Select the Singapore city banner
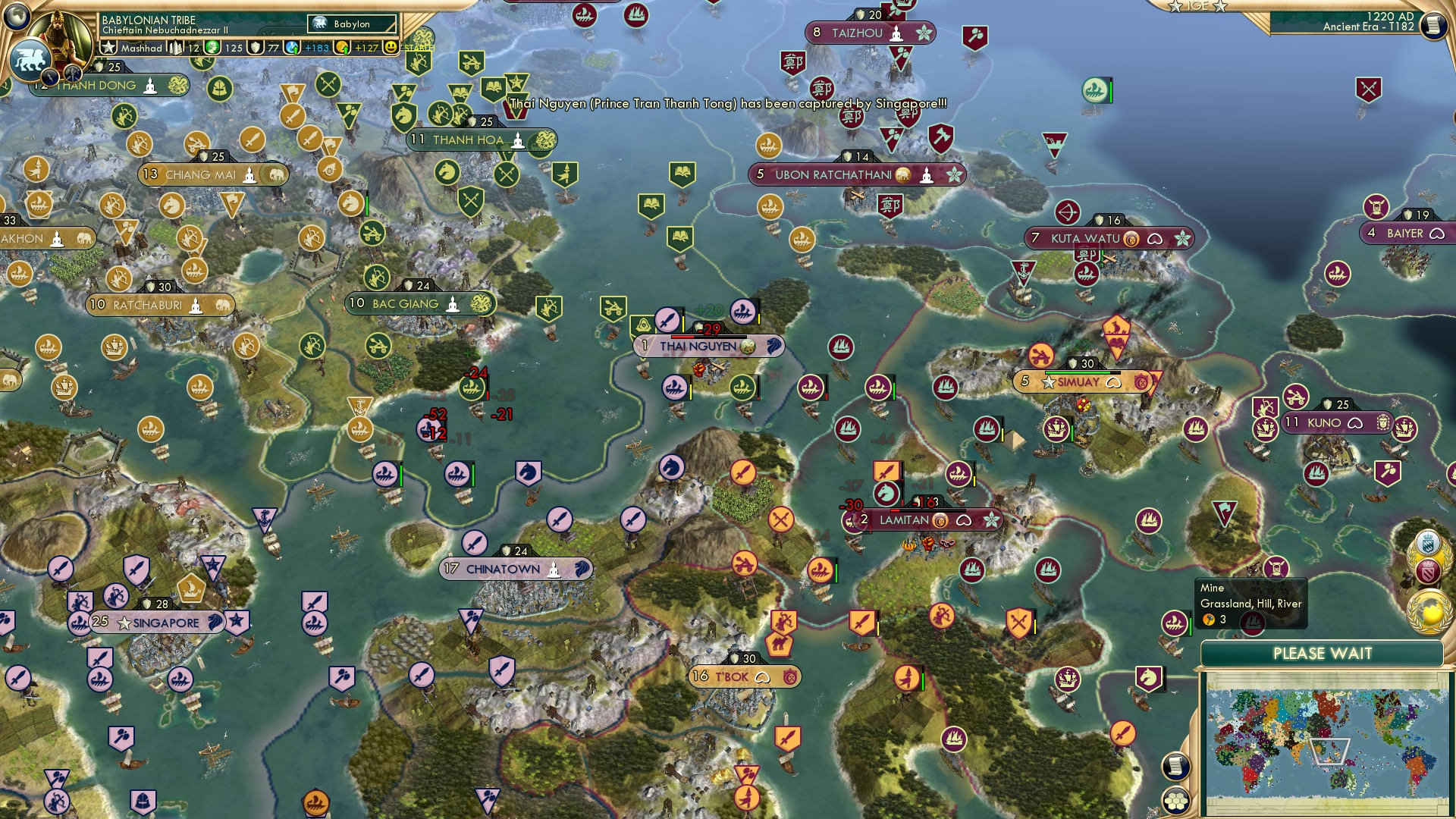Screen dimensions: 1456x819 click(x=155, y=622)
